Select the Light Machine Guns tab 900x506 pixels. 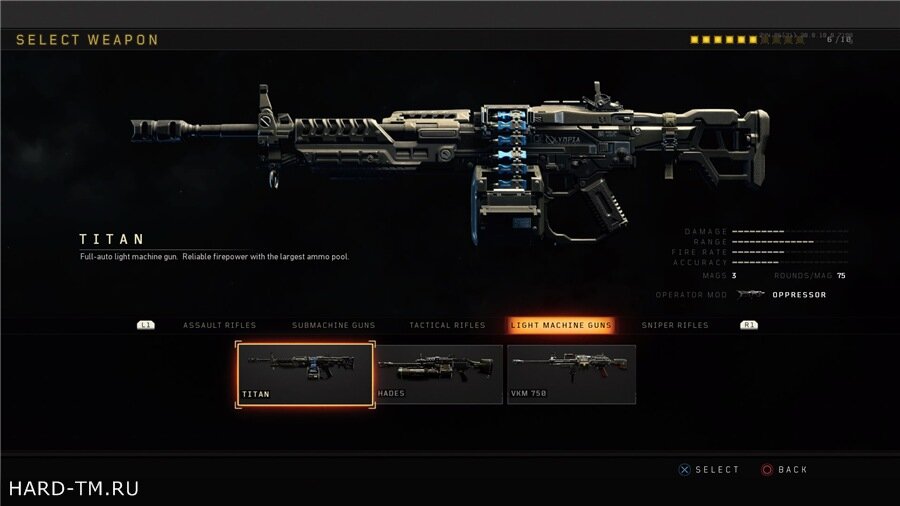pos(561,325)
